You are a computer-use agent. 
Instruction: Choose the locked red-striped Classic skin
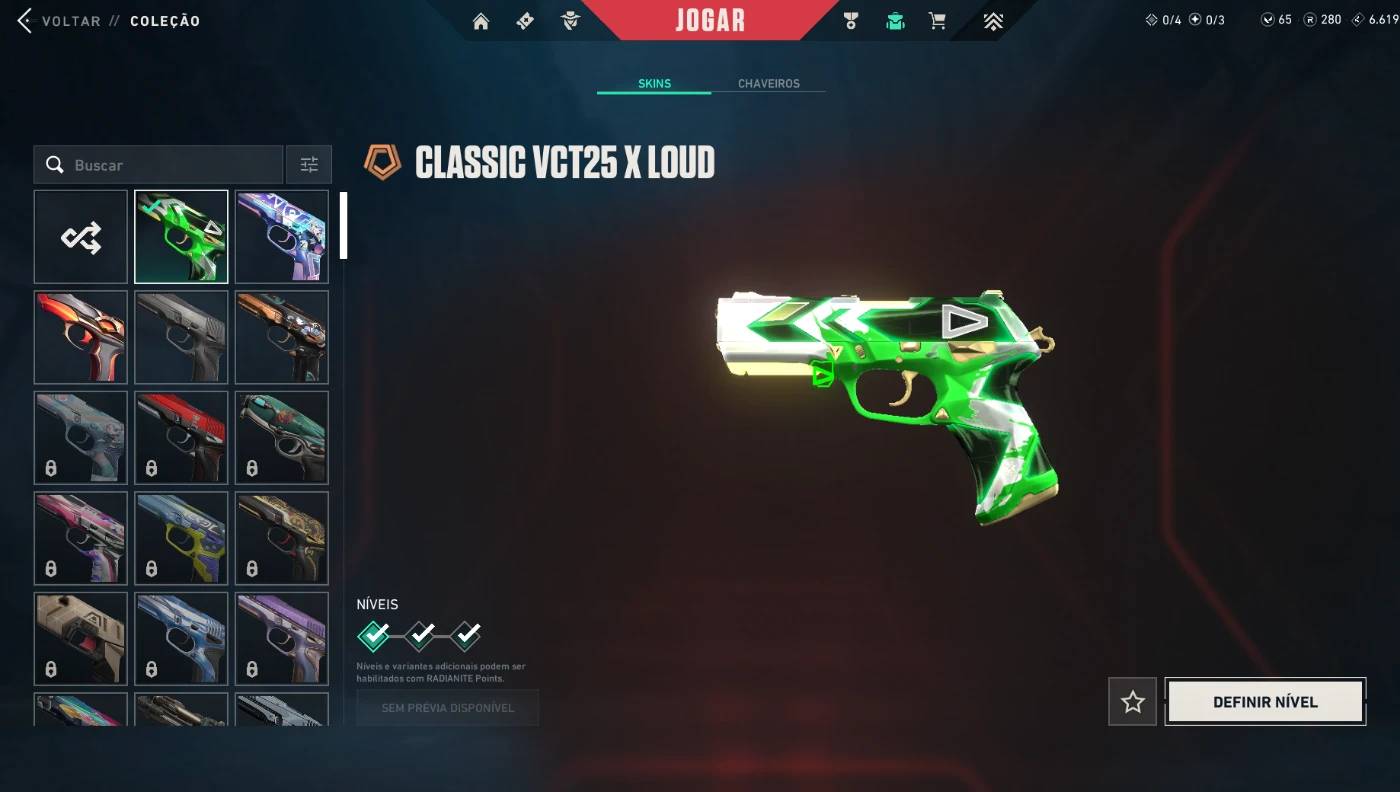[x=181, y=438]
